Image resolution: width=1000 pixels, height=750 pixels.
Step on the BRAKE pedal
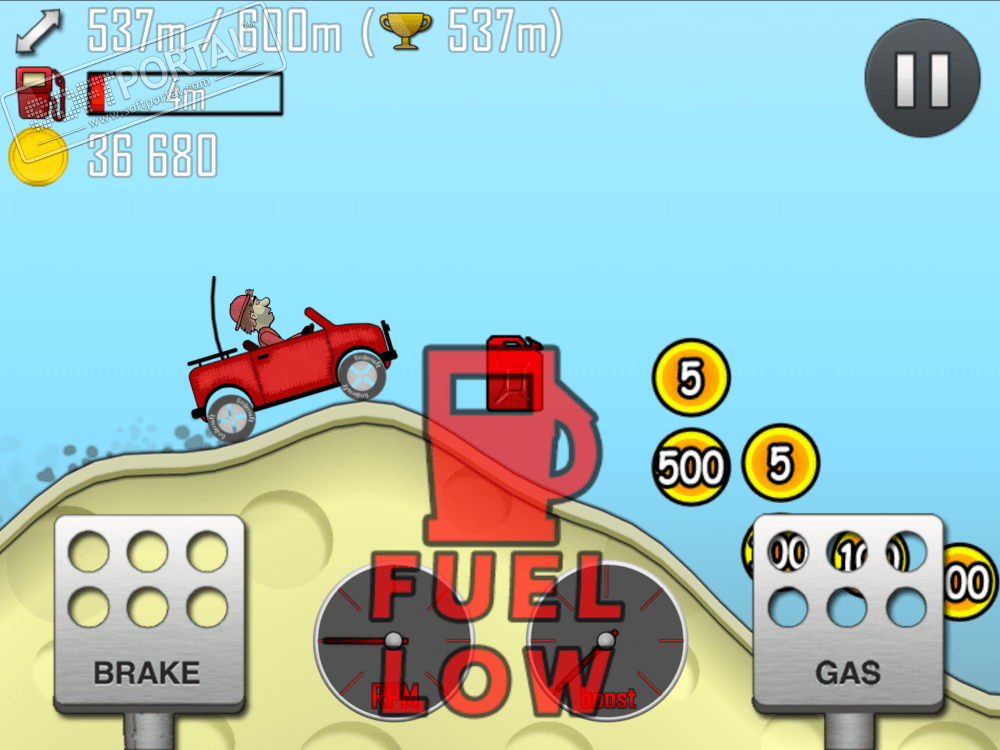pos(148,612)
